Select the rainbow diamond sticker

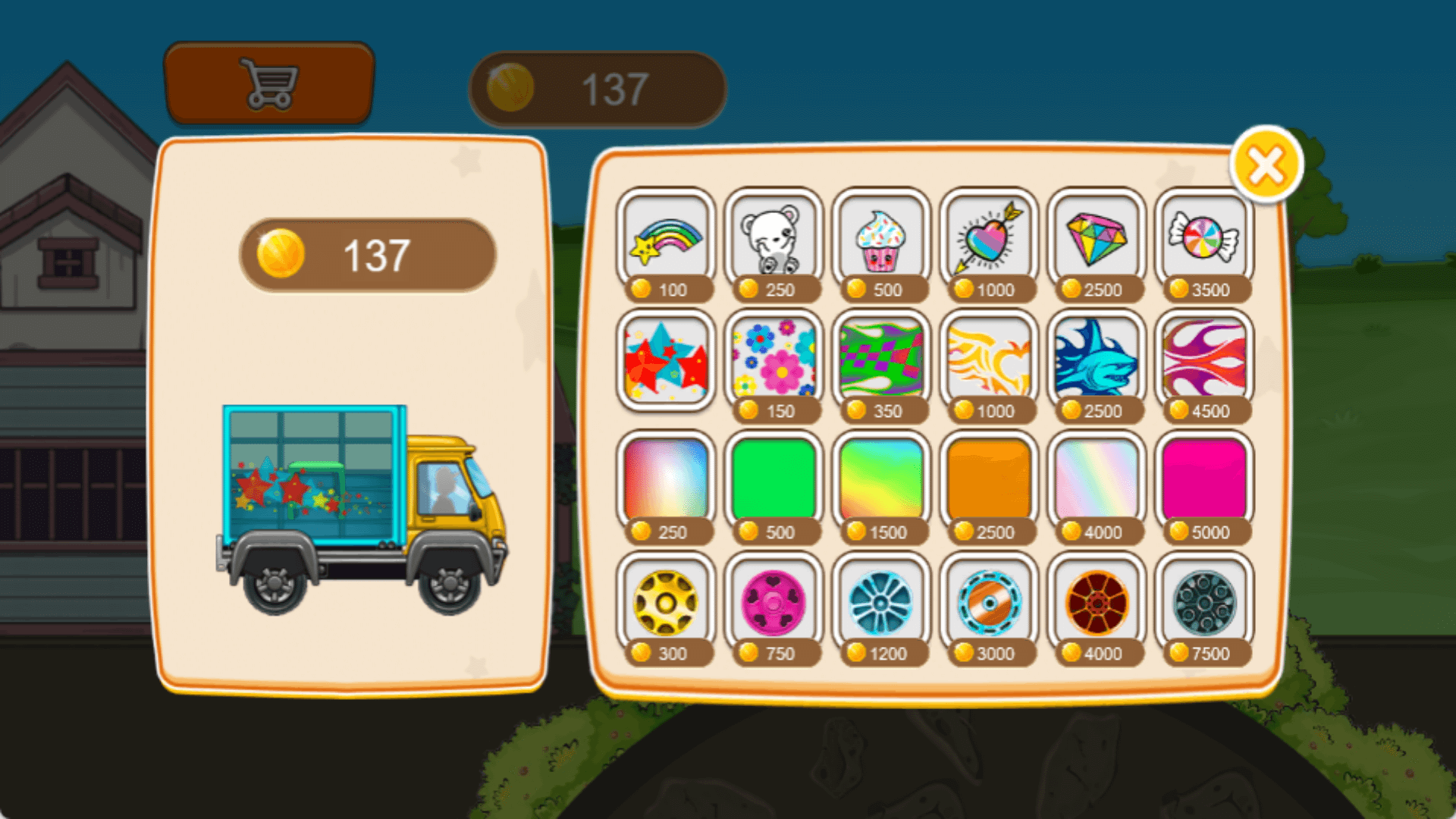1096,240
